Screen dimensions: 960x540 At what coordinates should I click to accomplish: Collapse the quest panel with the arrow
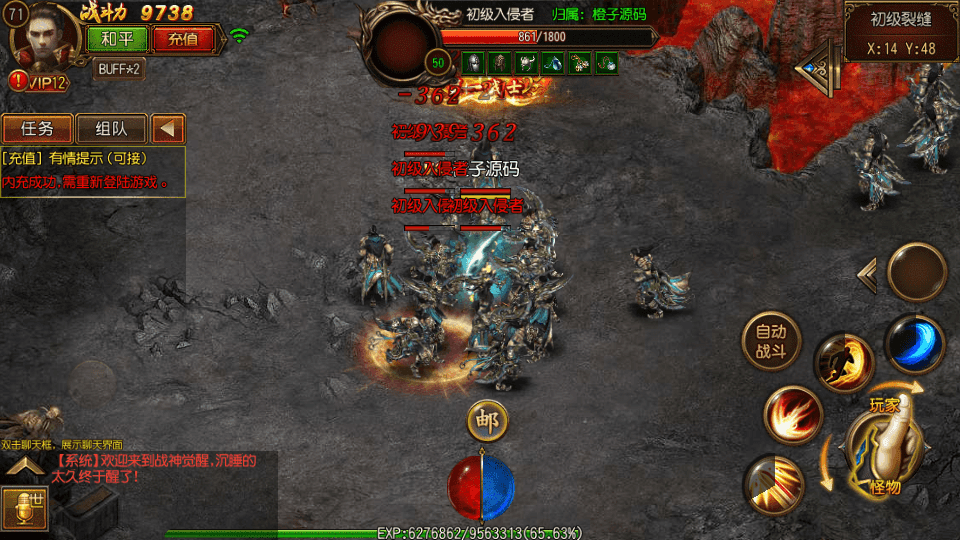[x=169, y=129]
